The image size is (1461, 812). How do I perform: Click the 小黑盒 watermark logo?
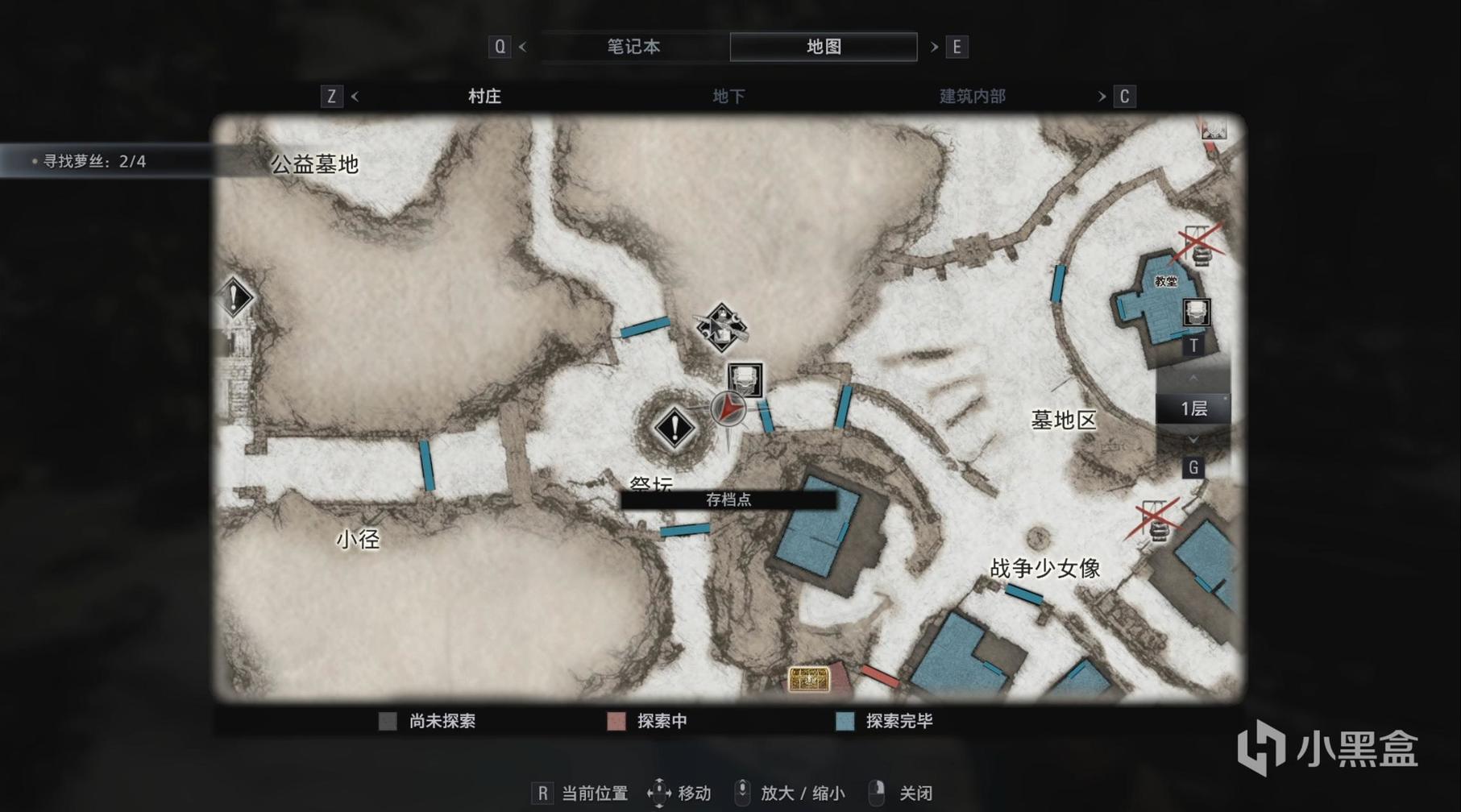[1327, 749]
